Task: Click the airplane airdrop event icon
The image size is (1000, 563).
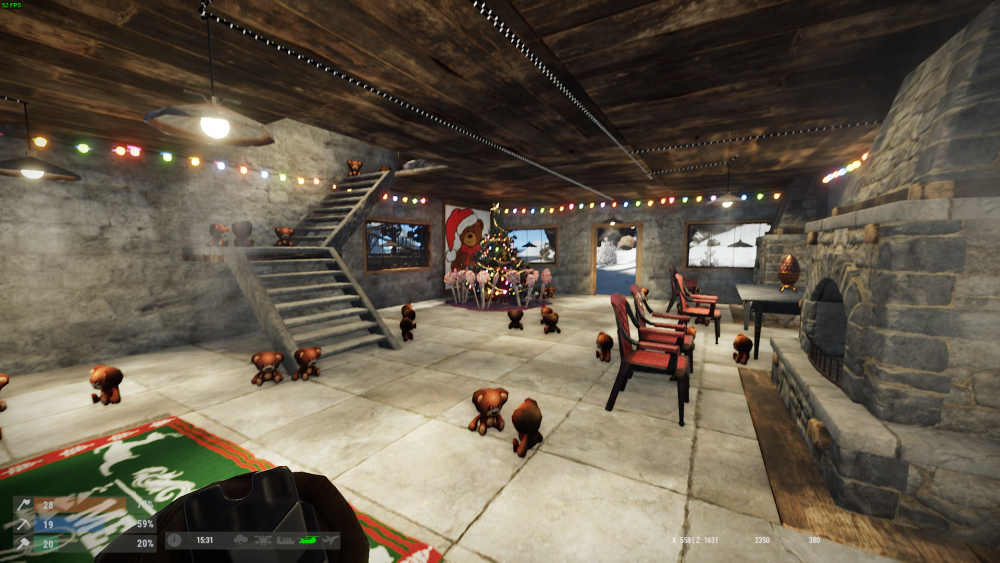Action: click(x=328, y=540)
